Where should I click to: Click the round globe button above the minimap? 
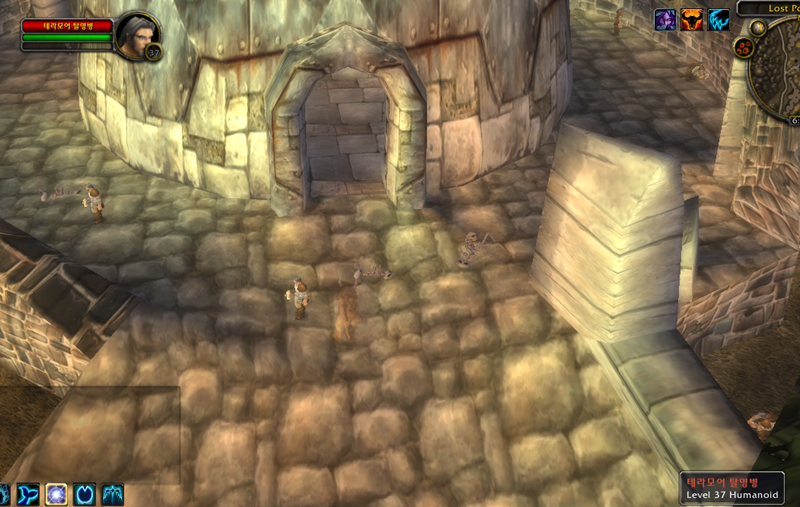(x=758, y=27)
